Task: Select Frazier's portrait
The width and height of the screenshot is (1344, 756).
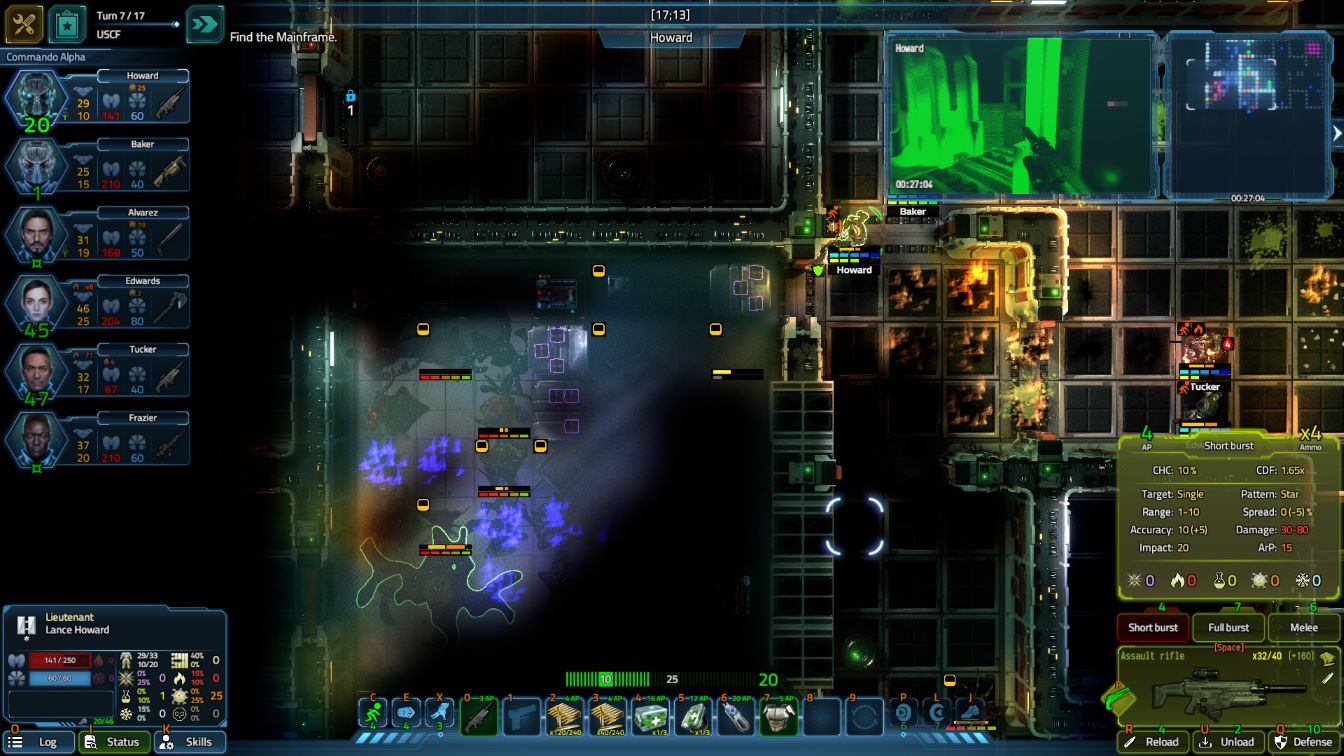Action: [37, 438]
